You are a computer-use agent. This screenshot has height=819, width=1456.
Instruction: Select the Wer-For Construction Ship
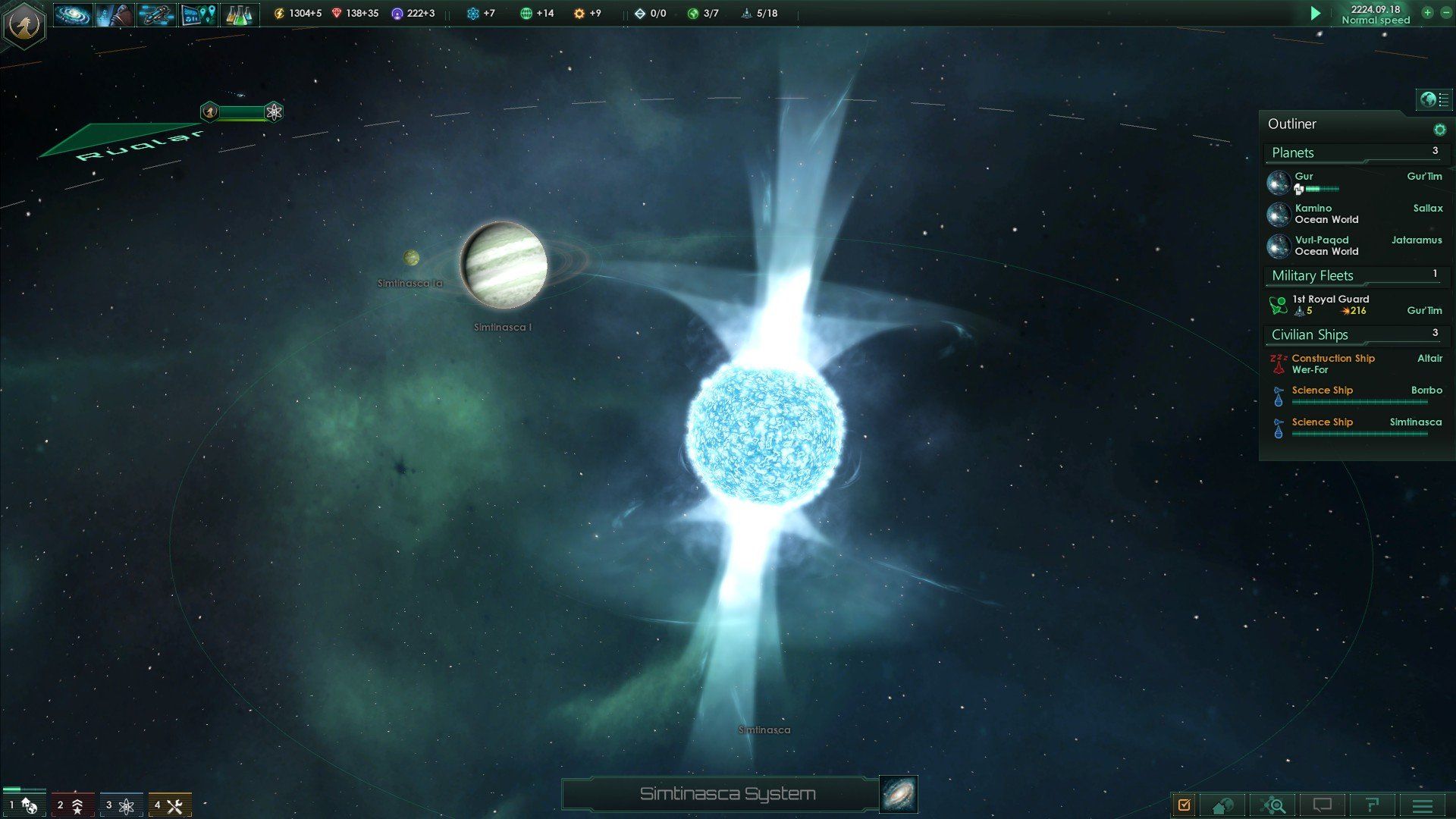pos(1333,363)
